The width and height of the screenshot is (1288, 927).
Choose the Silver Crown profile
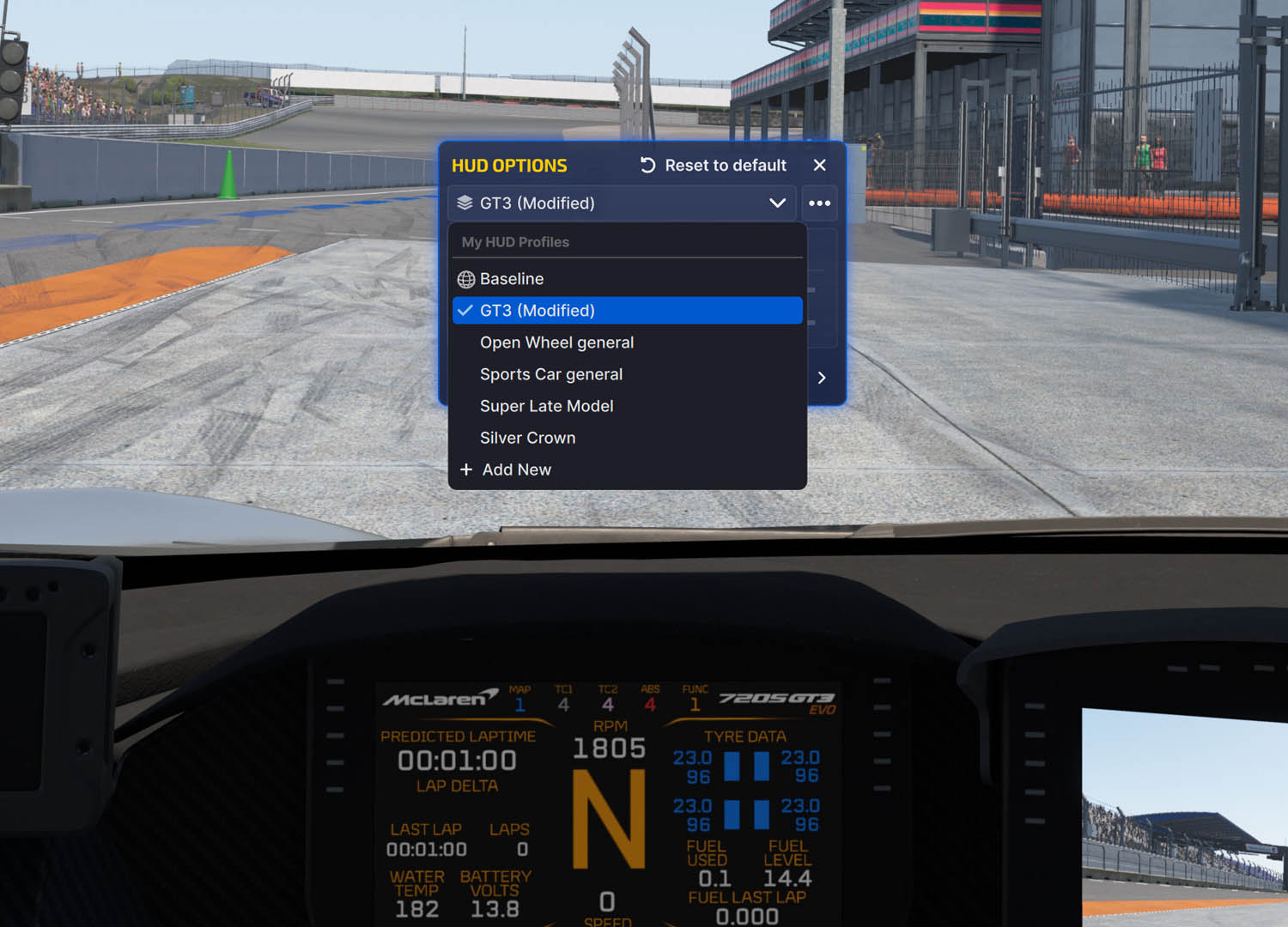[527, 438]
